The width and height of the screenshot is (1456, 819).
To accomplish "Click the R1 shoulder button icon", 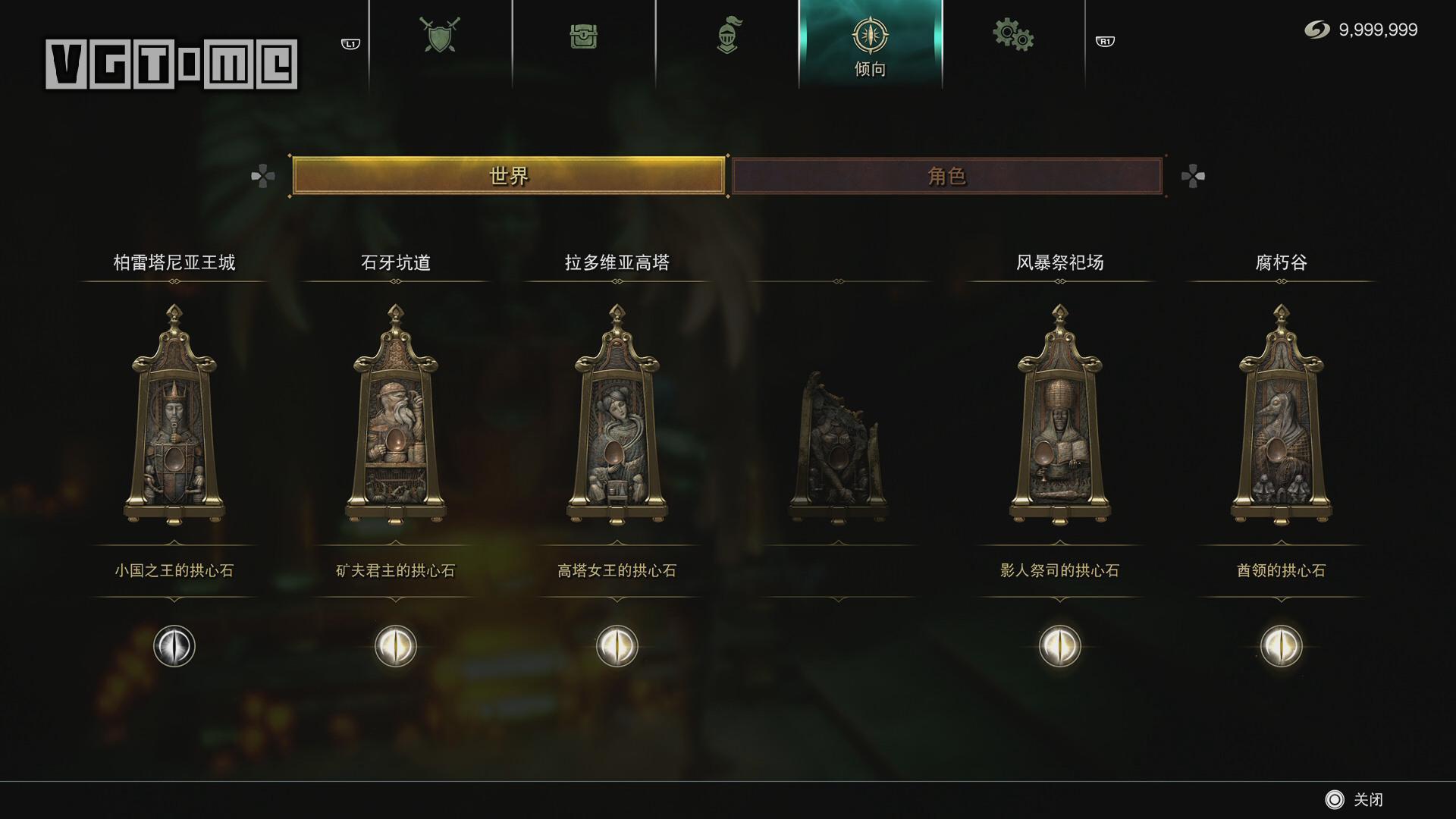I will [1105, 42].
